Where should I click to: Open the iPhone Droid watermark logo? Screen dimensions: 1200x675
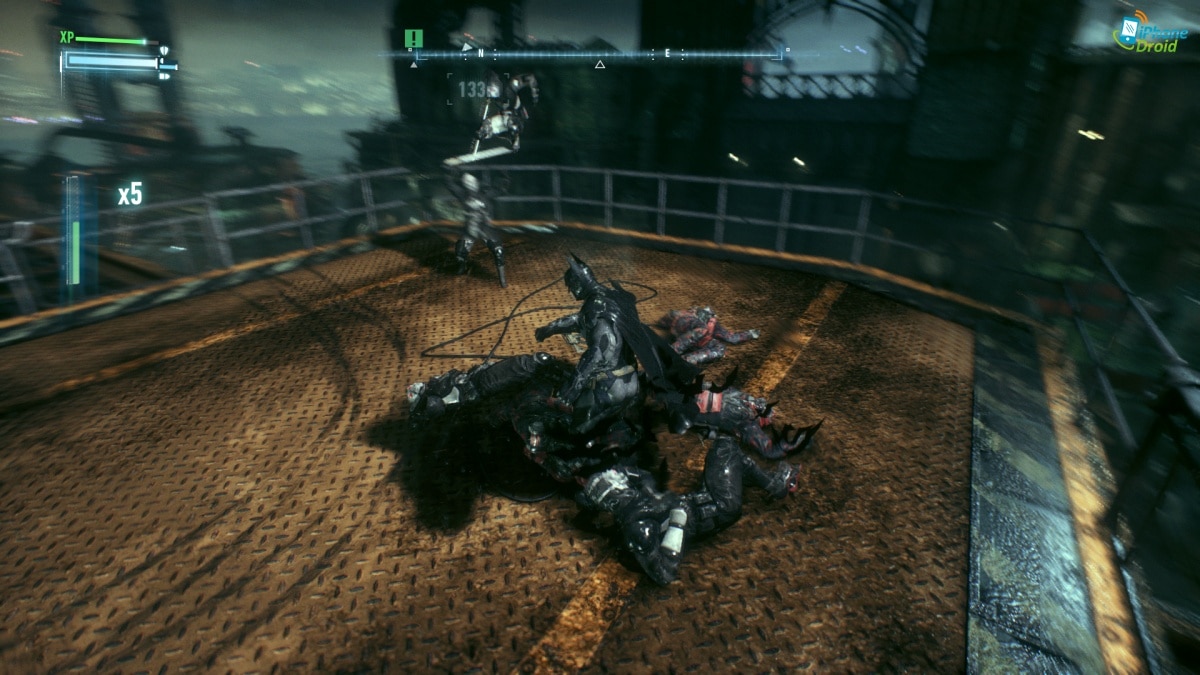pyautogui.click(x=1150, y=34)
